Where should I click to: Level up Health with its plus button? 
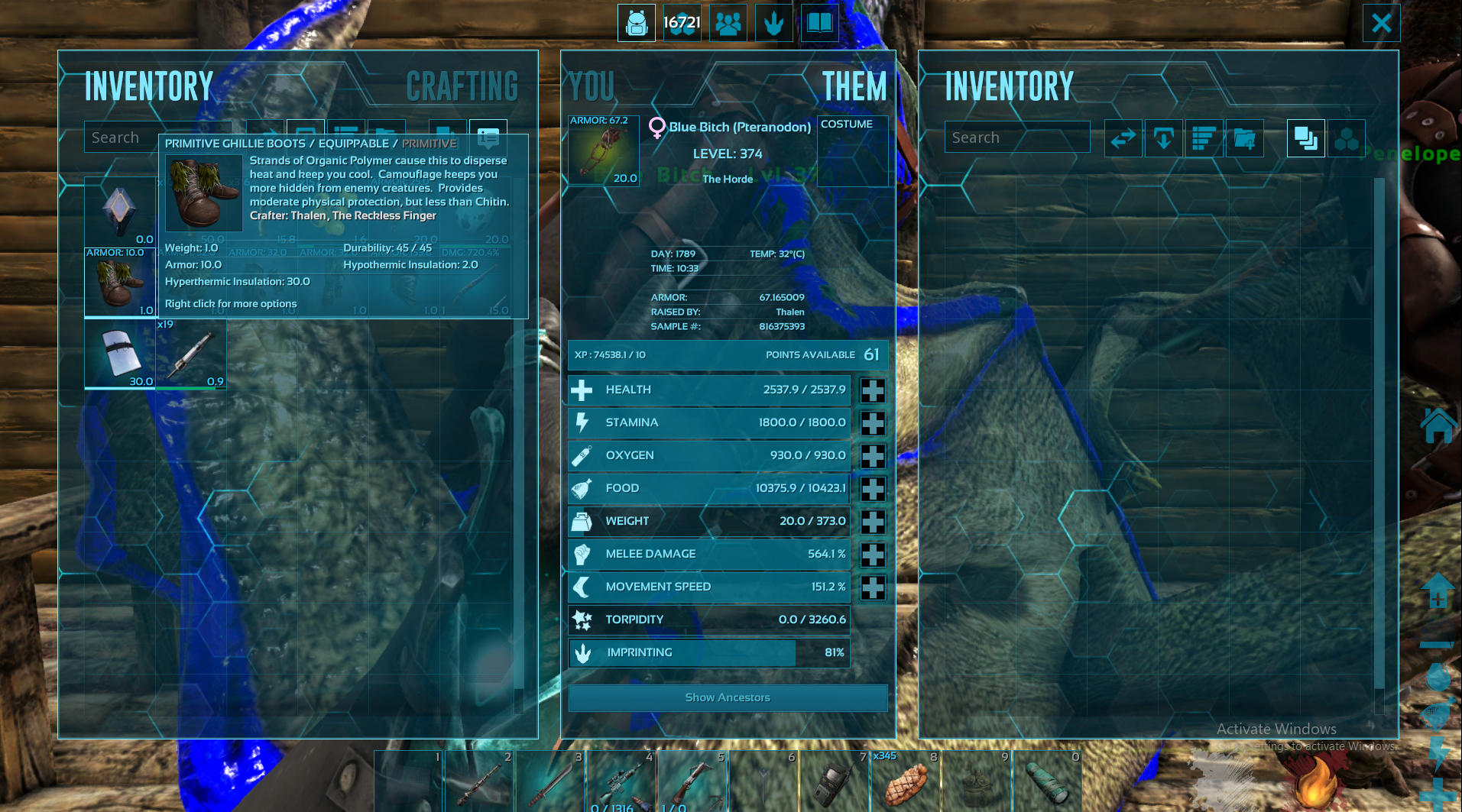(873, 390)
